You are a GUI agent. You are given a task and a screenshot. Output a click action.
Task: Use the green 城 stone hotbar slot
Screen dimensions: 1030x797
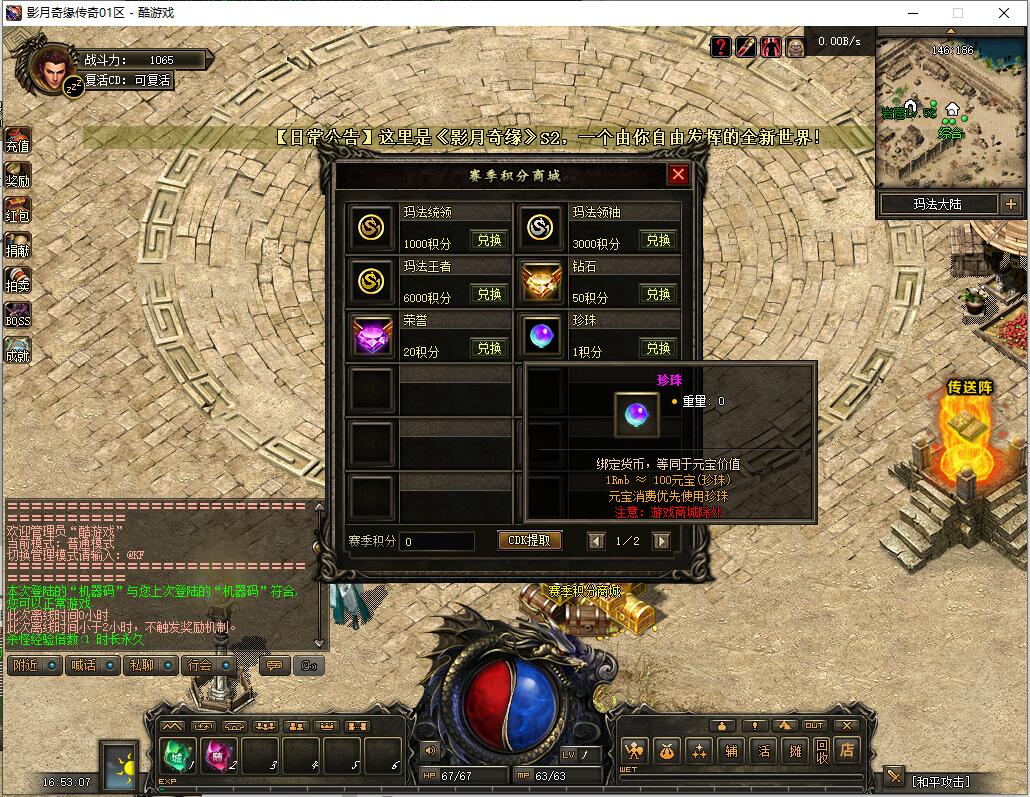pos(176,755)
